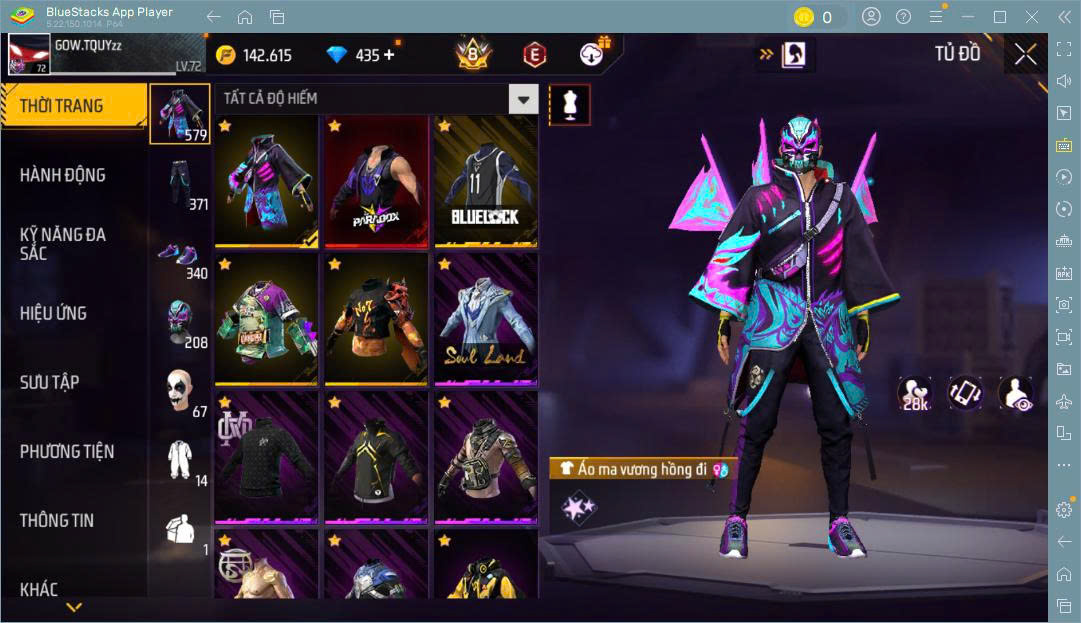Switch to the THỜI TRANG tab
1081x623 pixels.
(x=62, y=106)
